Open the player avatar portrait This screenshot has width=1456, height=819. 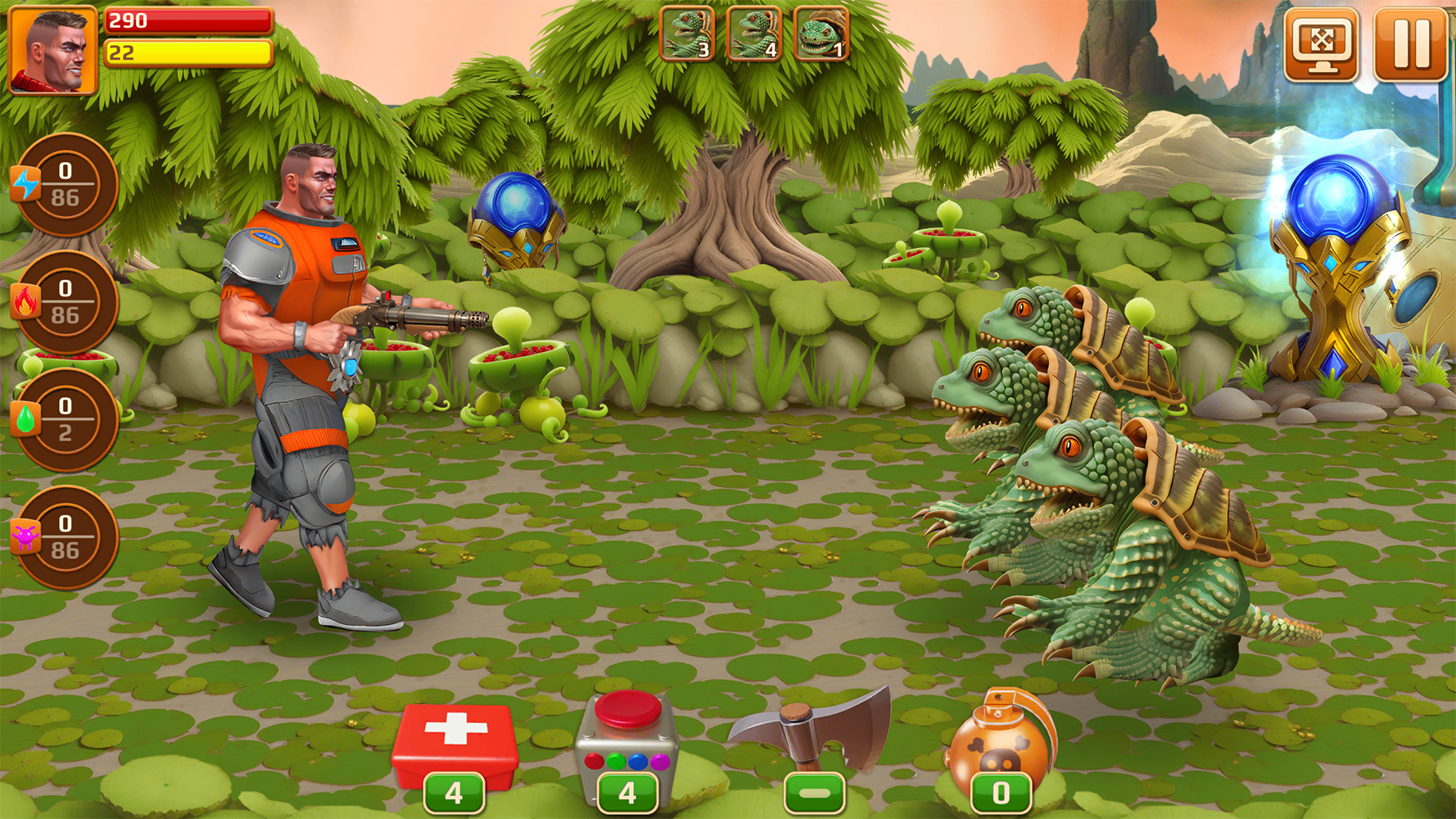coord(53,48)
